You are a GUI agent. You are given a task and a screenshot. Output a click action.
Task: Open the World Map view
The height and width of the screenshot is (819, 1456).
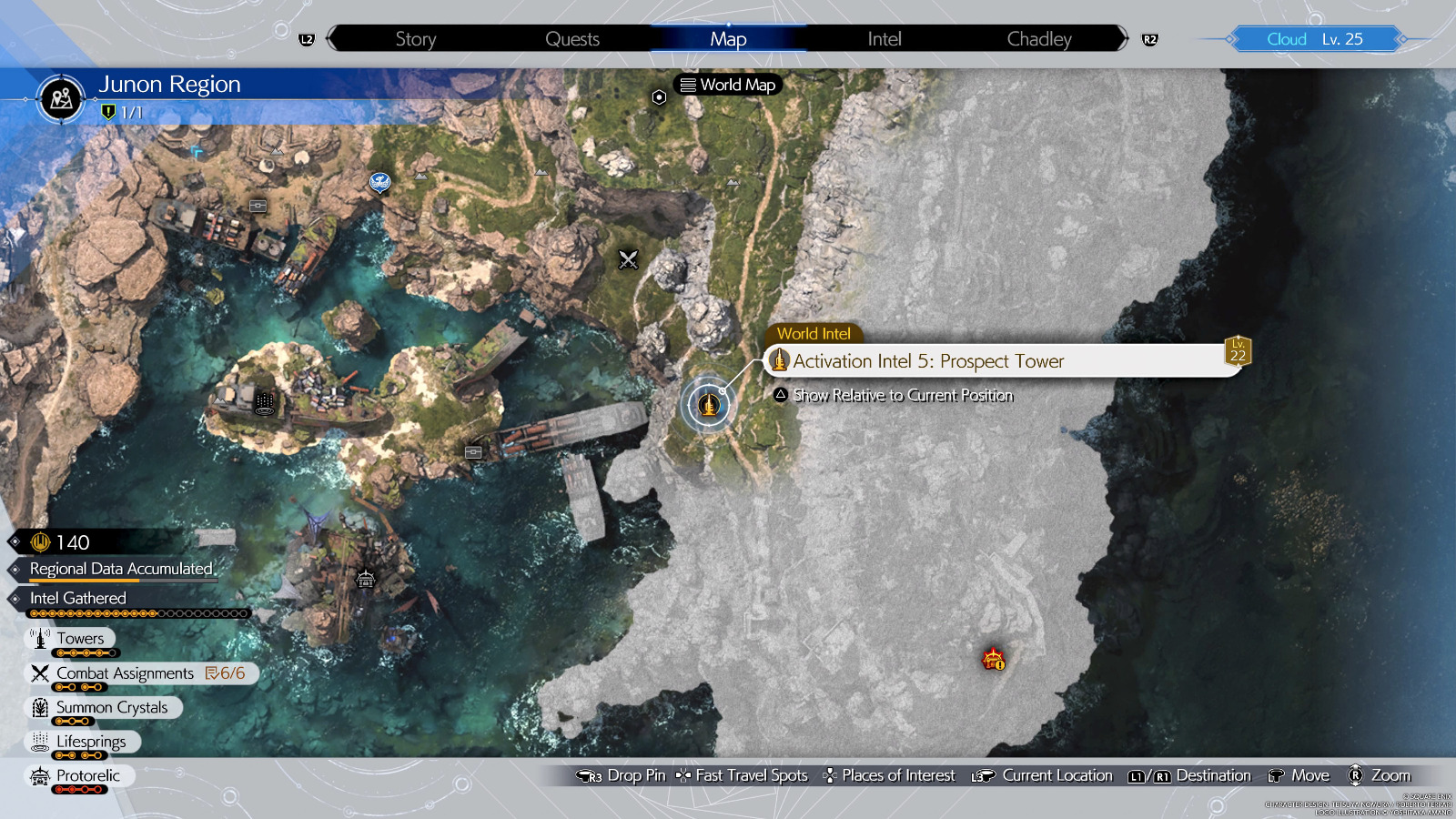tap(727, 85)
